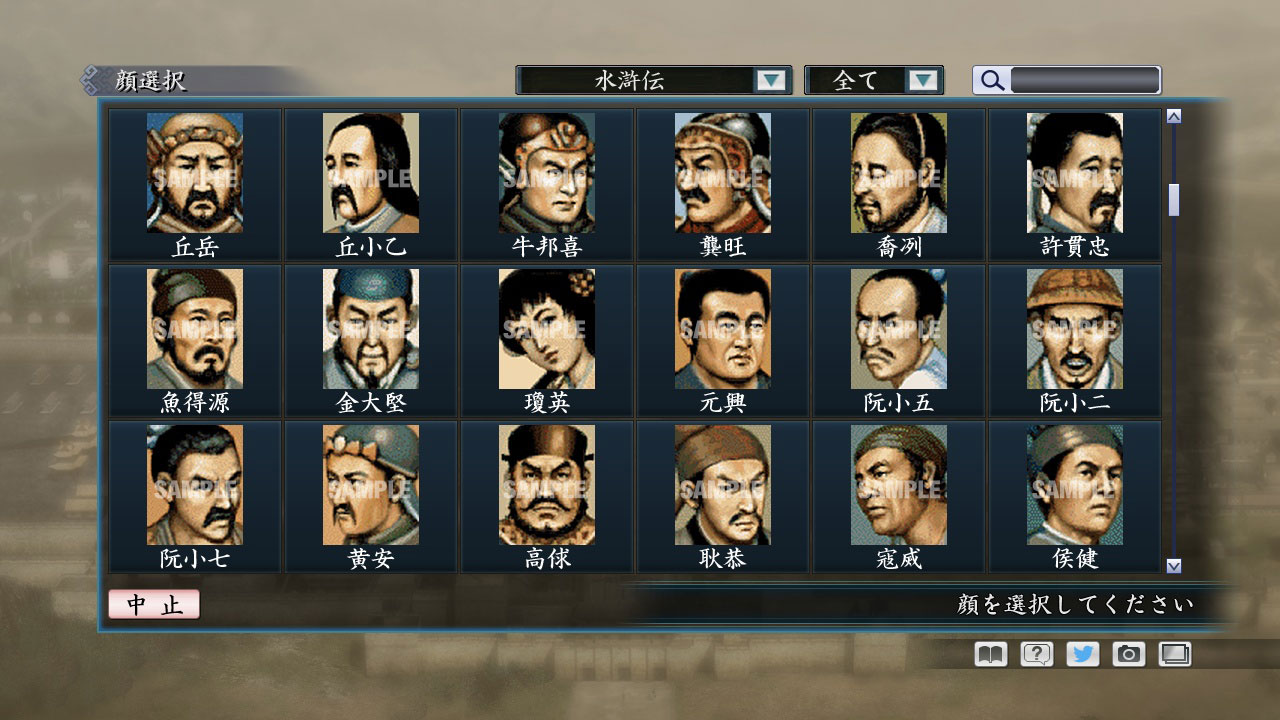The height and width of the screenshot is (720, 1280).
Task: Take a screenshot with the camera icon
Action: [x=1126, y=654]
